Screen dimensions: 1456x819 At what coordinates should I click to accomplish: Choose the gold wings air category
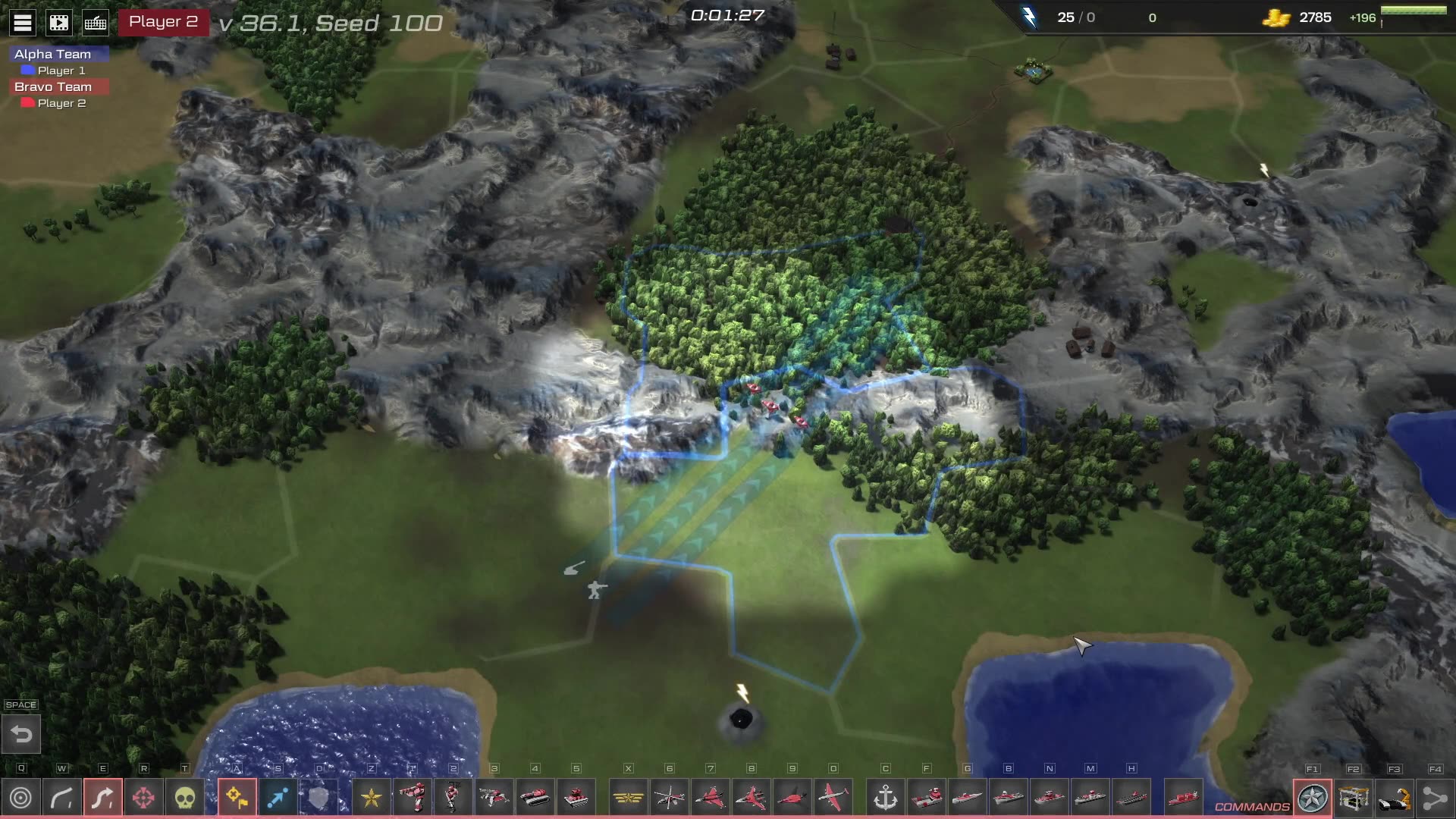pyautogui.click(x=629, y=798)
